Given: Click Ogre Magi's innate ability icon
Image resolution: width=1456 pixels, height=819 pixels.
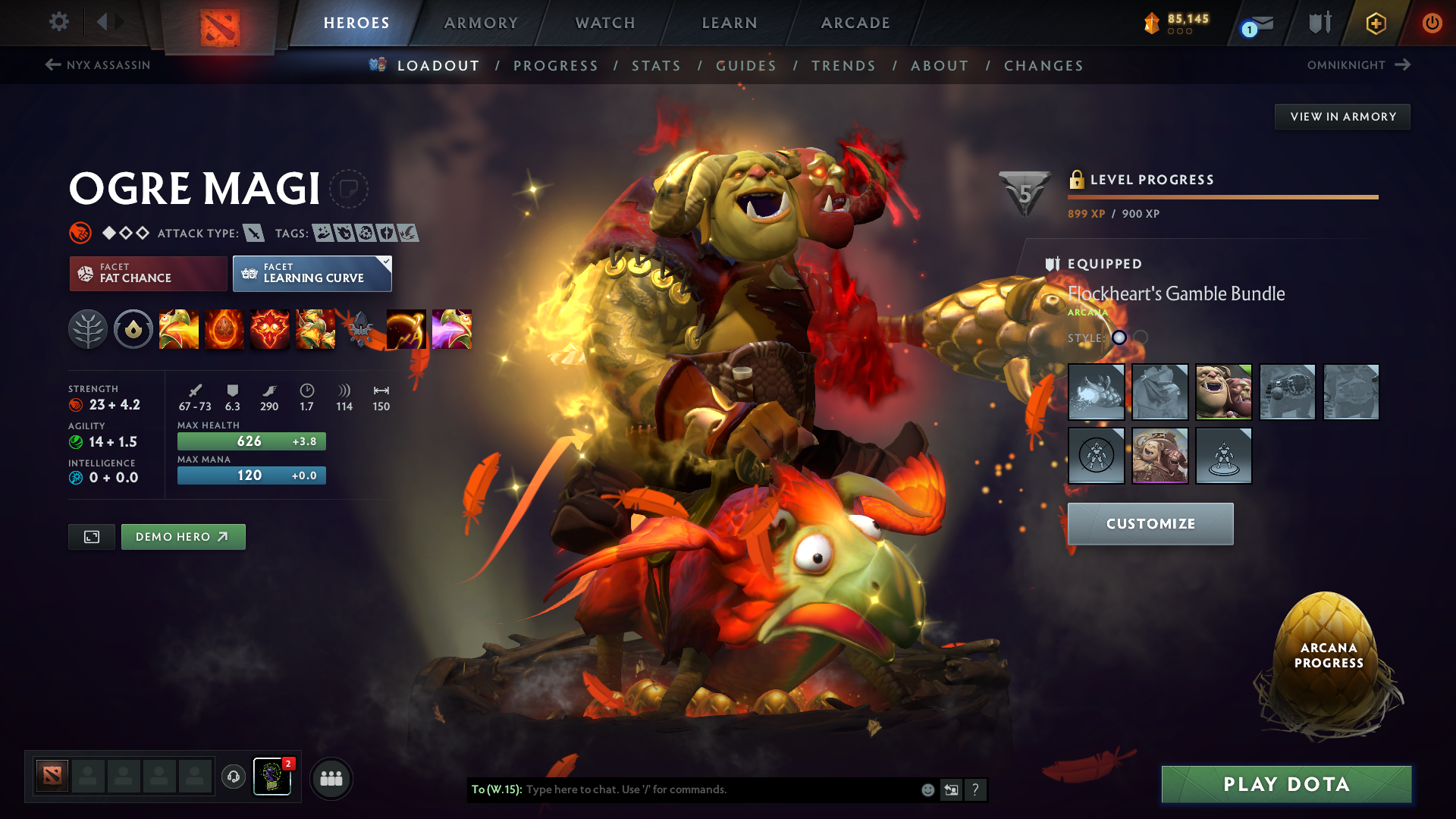Looking at the screenshot, I should click(x=133, y=329).
